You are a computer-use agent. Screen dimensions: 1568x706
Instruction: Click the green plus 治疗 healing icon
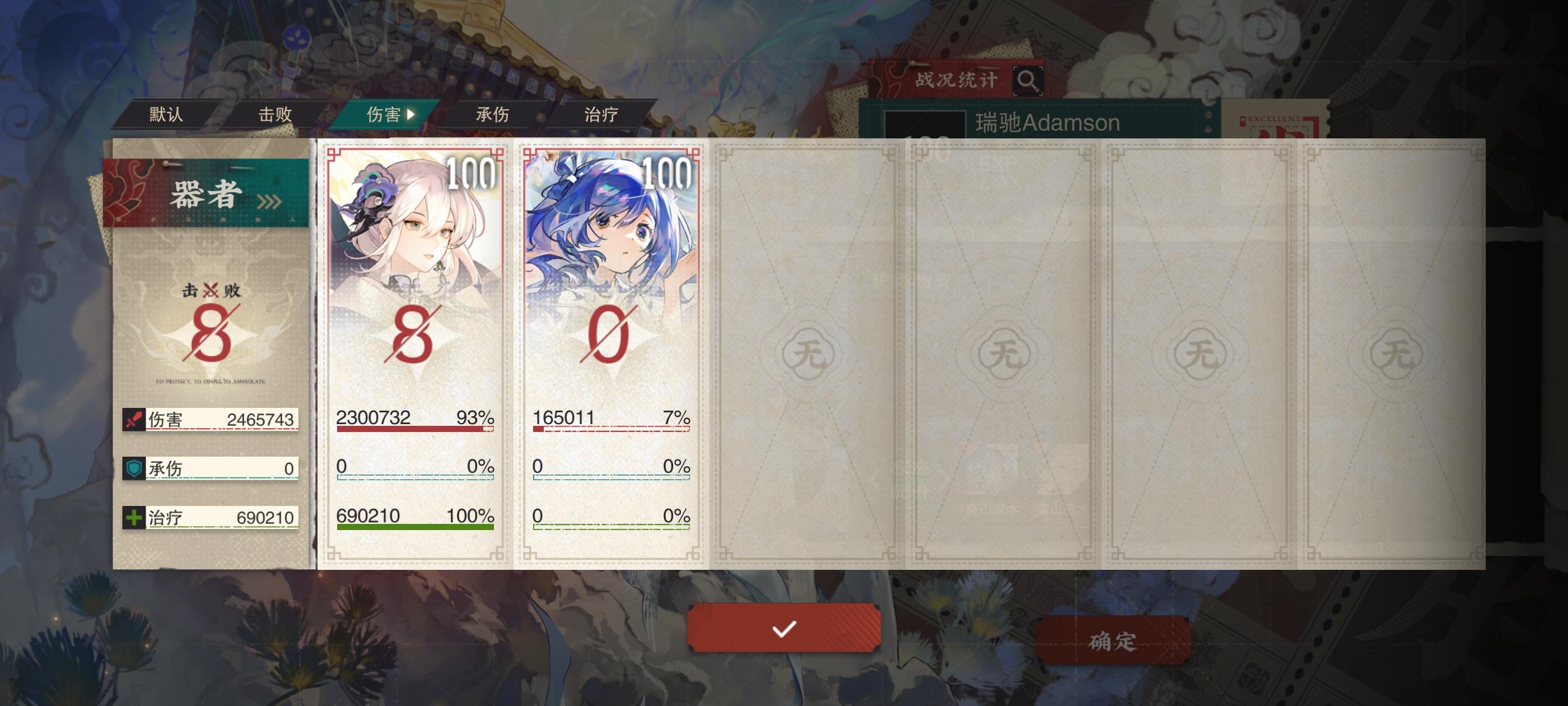tap(133, 517)
